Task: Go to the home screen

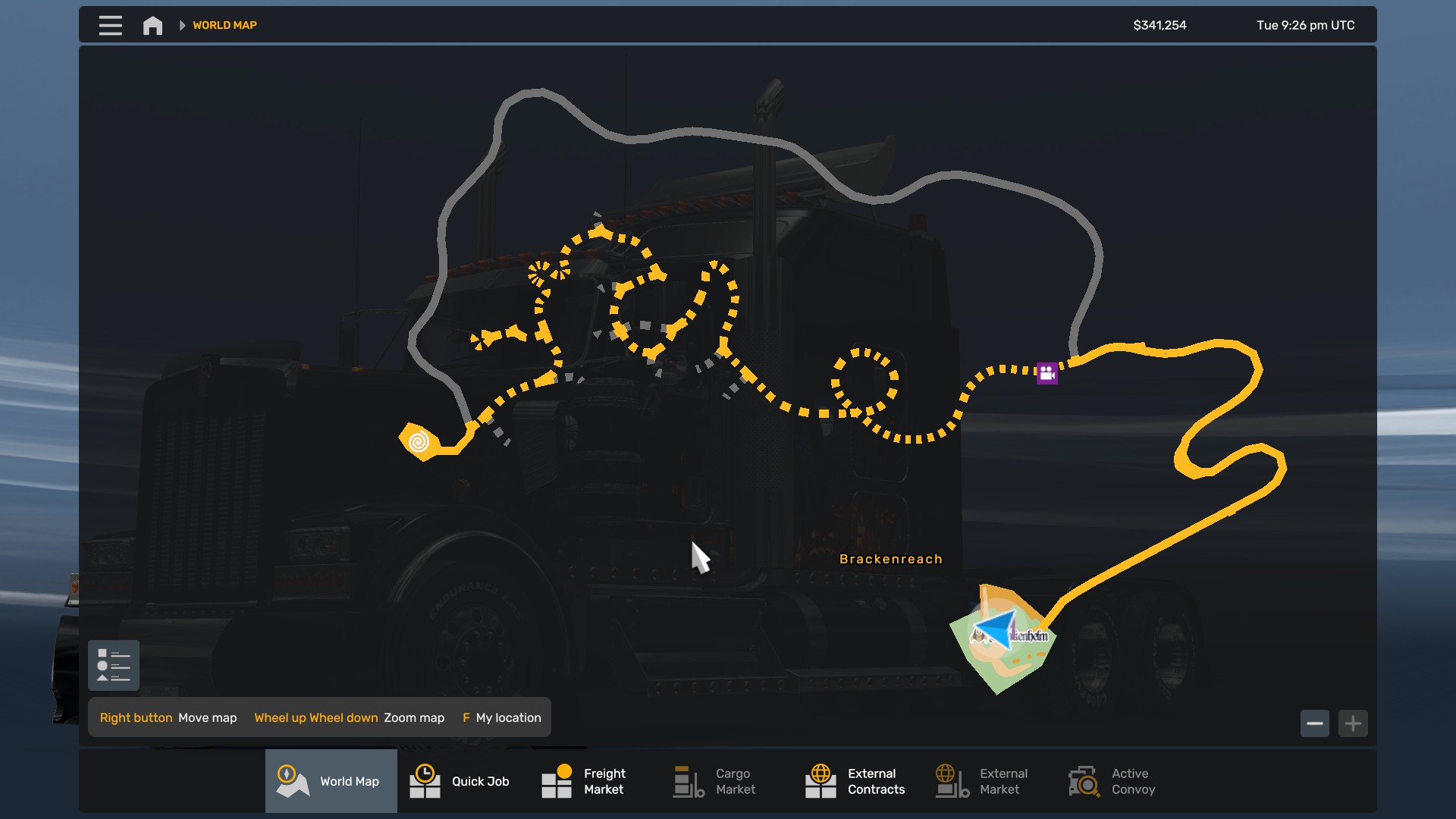Action: 152,26
